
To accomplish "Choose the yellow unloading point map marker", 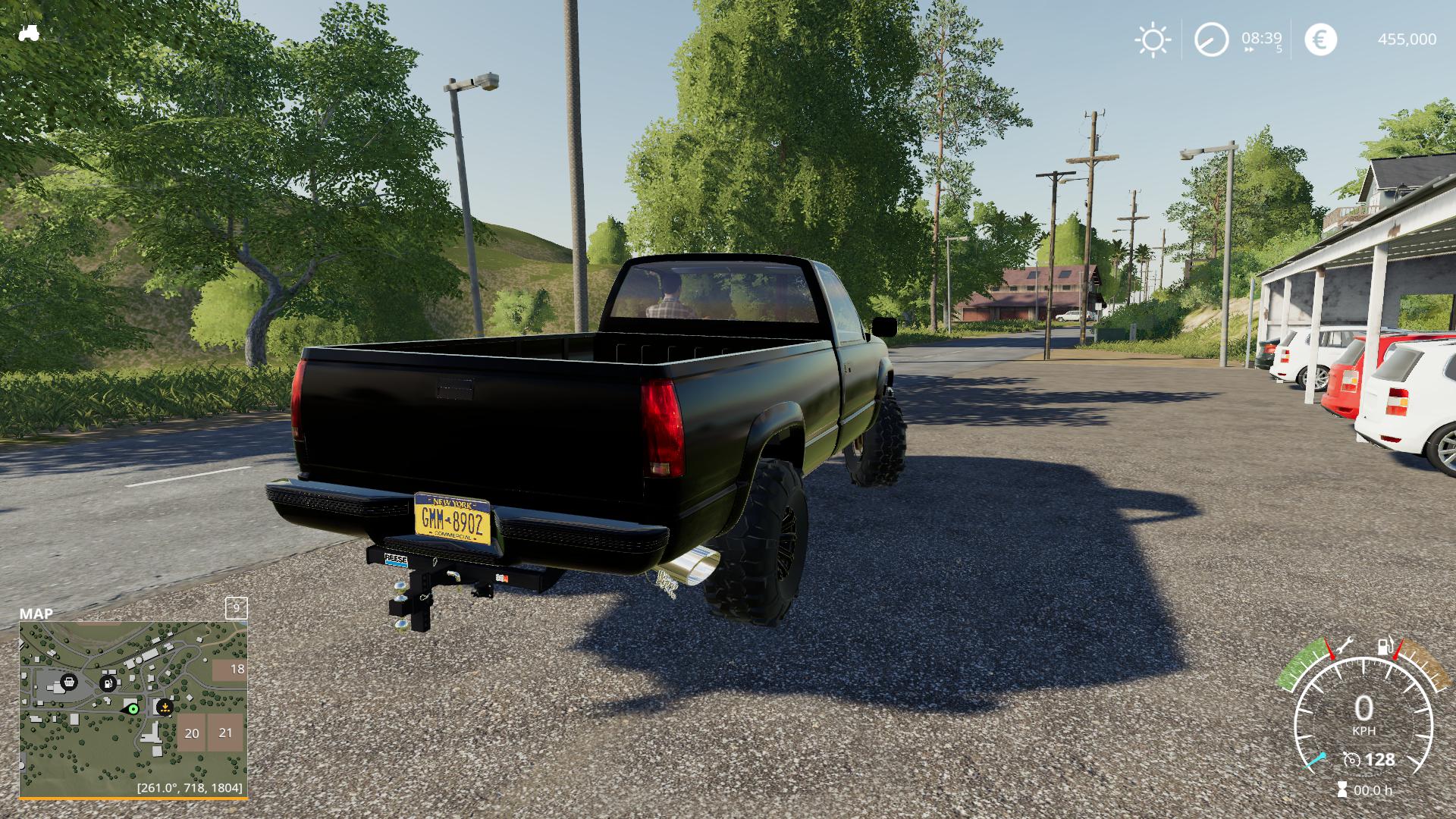I will (164, 708).
